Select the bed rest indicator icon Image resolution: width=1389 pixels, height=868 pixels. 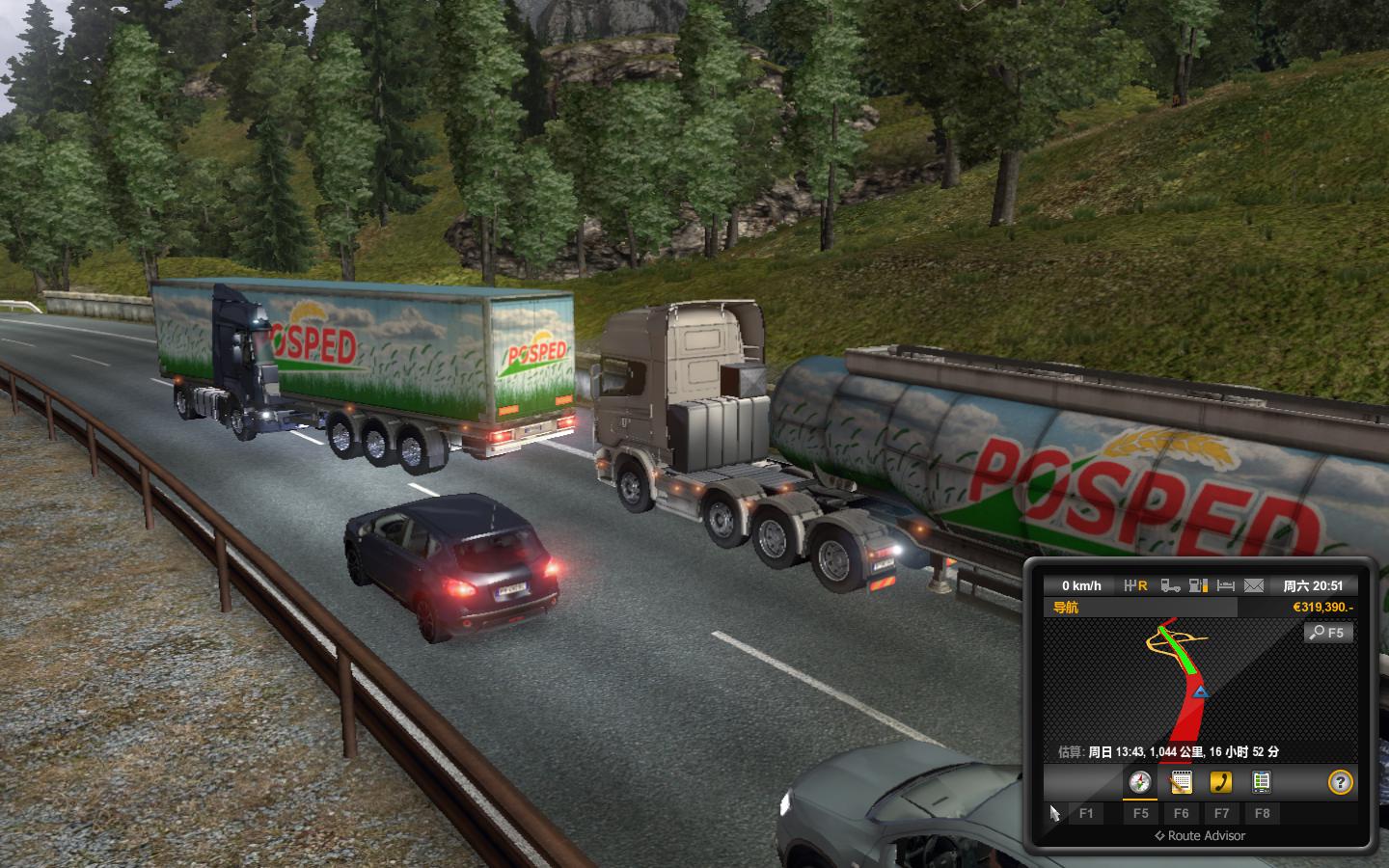pyautogui.click(x=1226, y=585)
